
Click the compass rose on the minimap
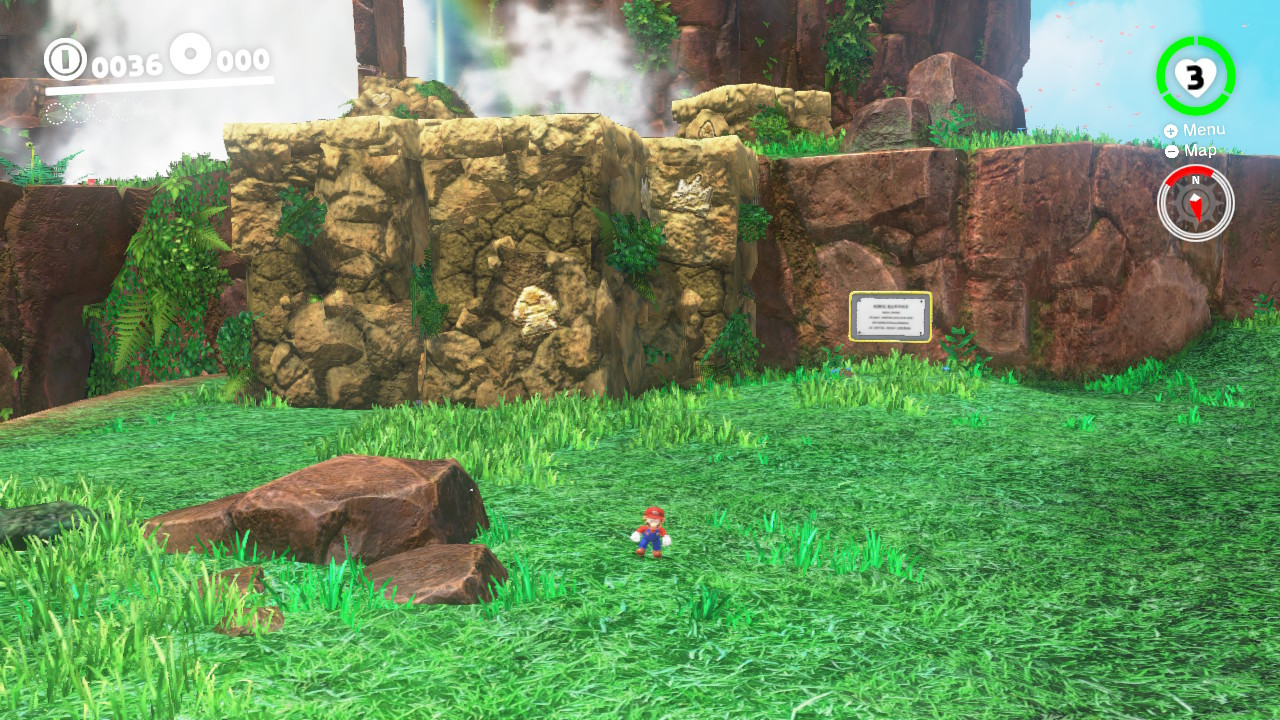tap(1196, 204)
